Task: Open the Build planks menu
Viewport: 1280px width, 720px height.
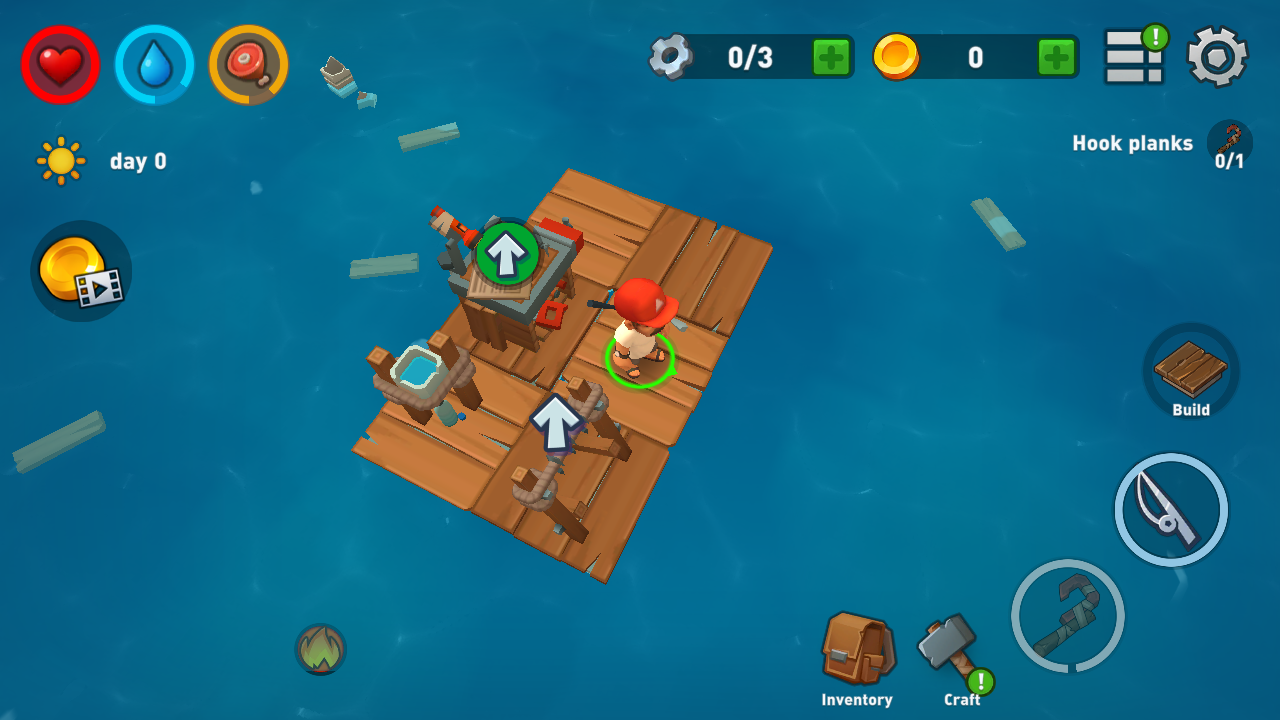Action: click(x=1191, y=371)
